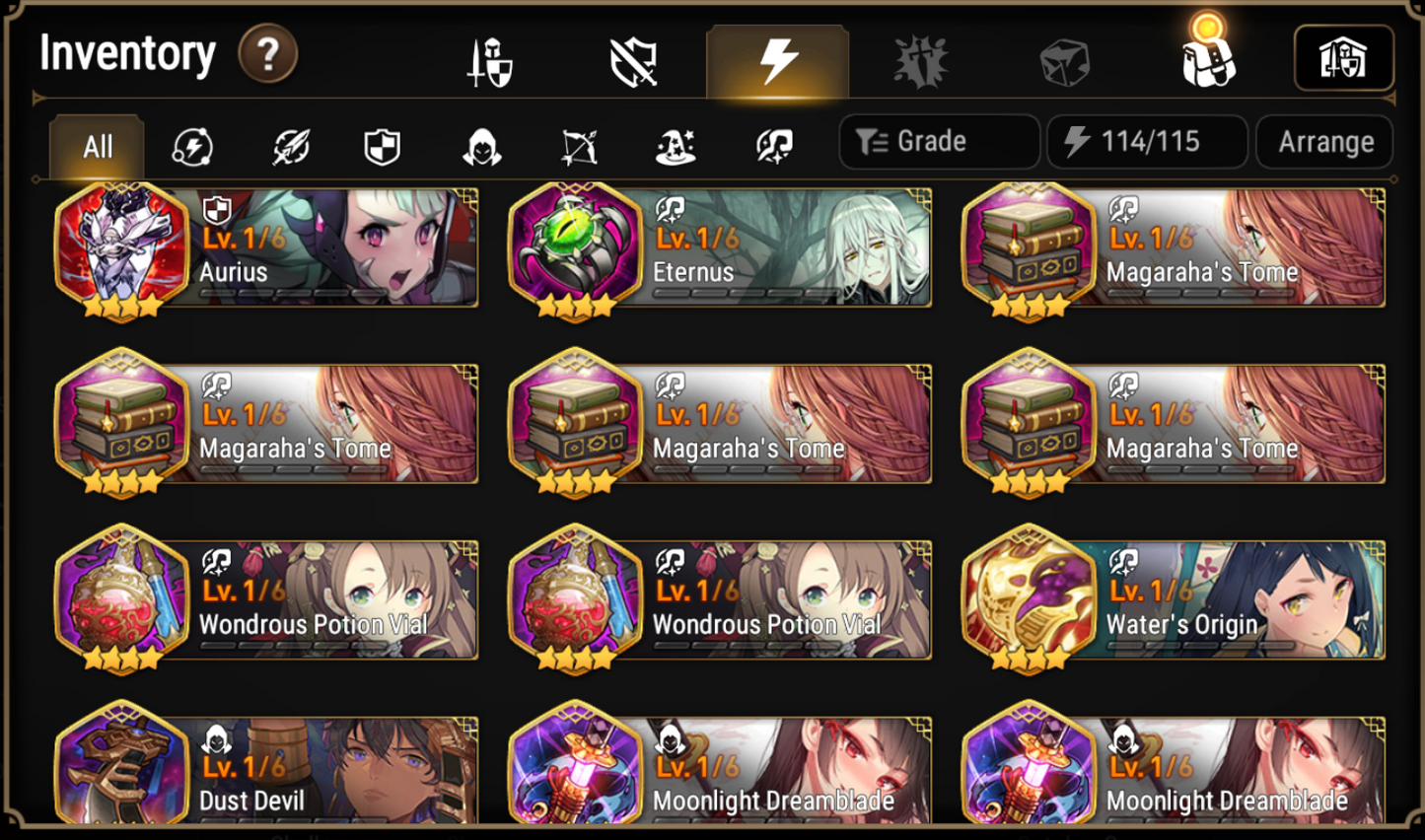
Task: Open the Grade filter dropdown
Action: 938,141
